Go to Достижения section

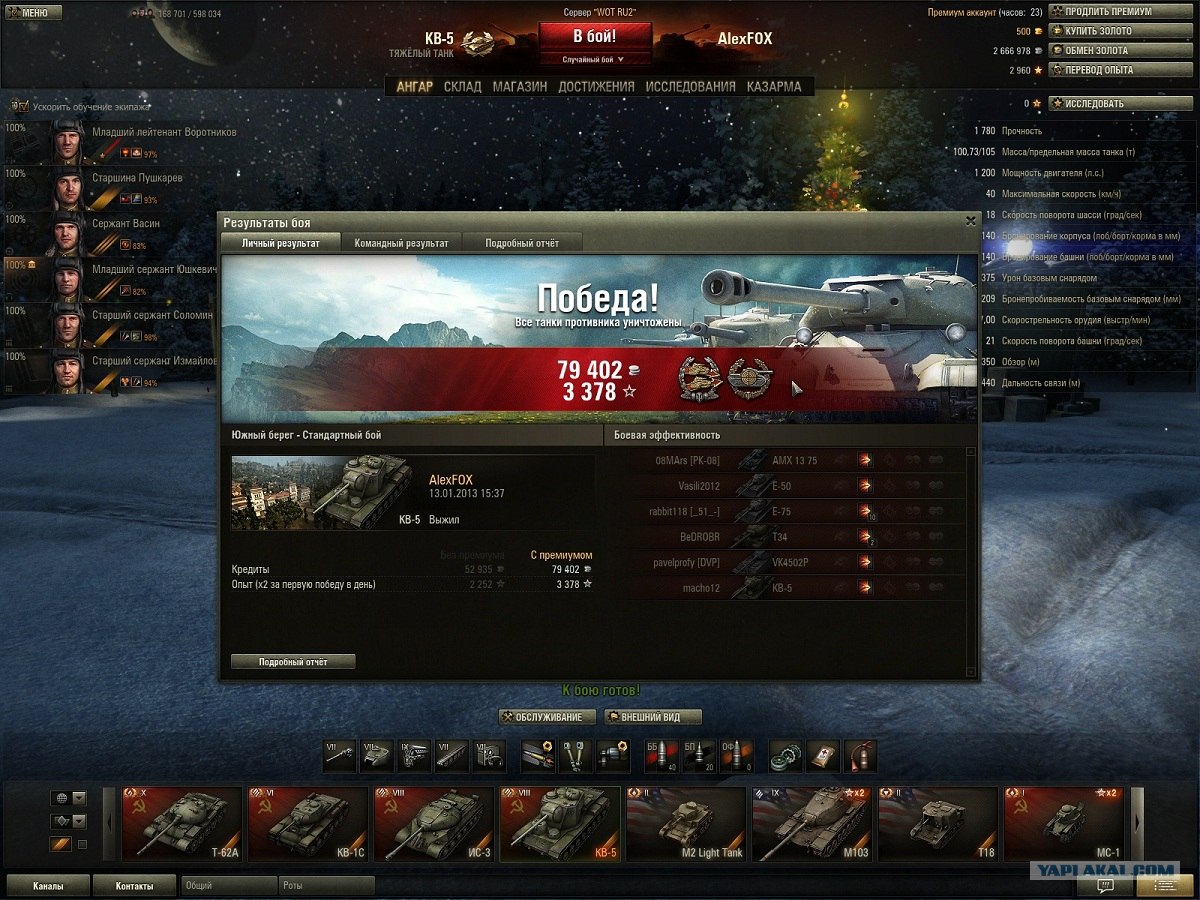596,87
